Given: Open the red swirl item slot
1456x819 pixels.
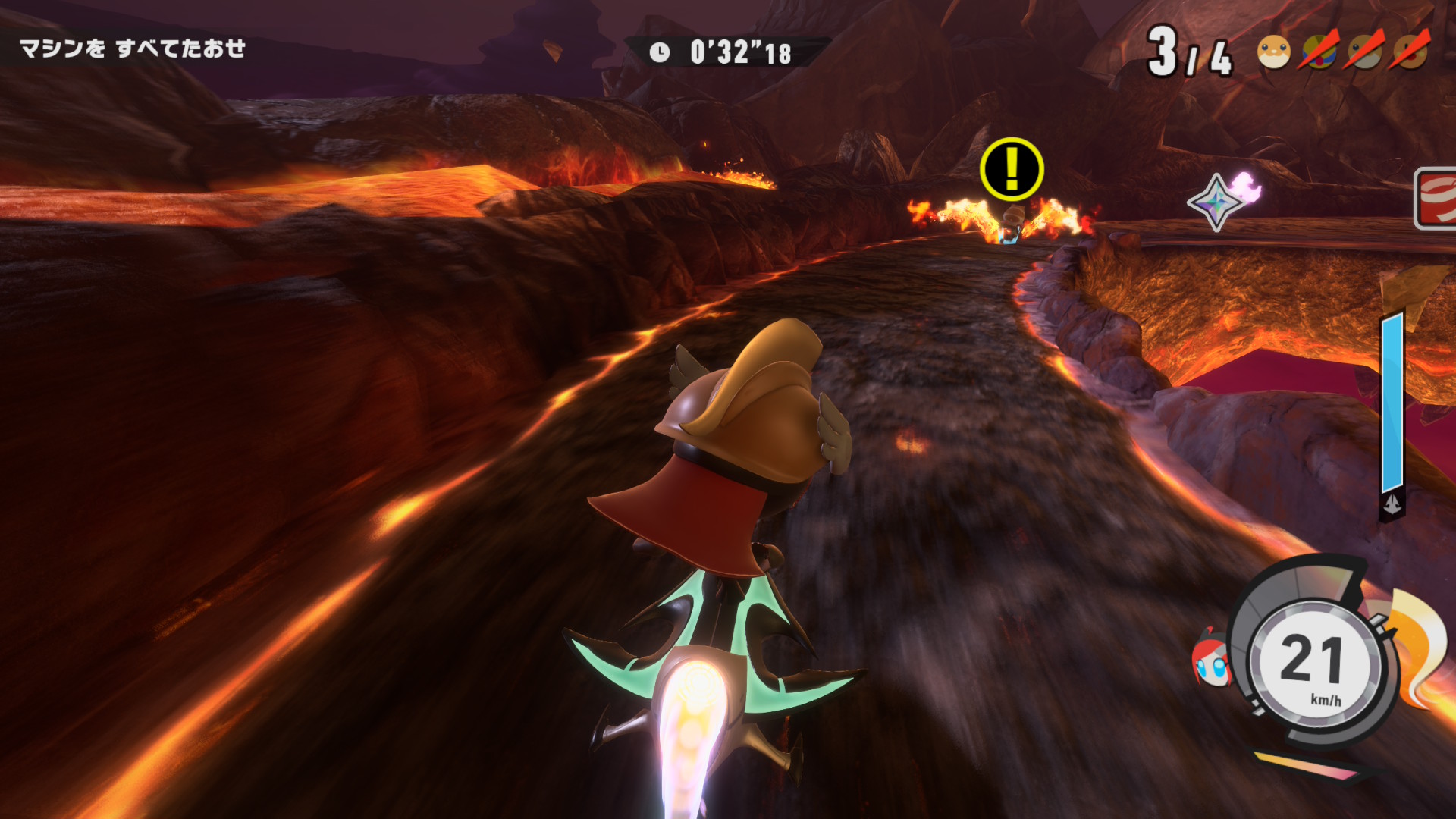Looking at the screenshot, I should pos(1436,198).
